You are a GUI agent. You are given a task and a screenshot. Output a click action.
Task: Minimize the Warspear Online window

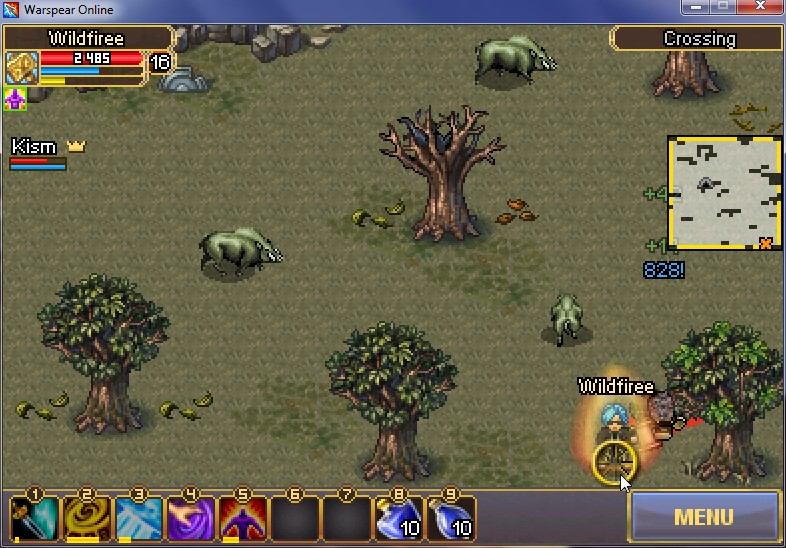(693, 9)
